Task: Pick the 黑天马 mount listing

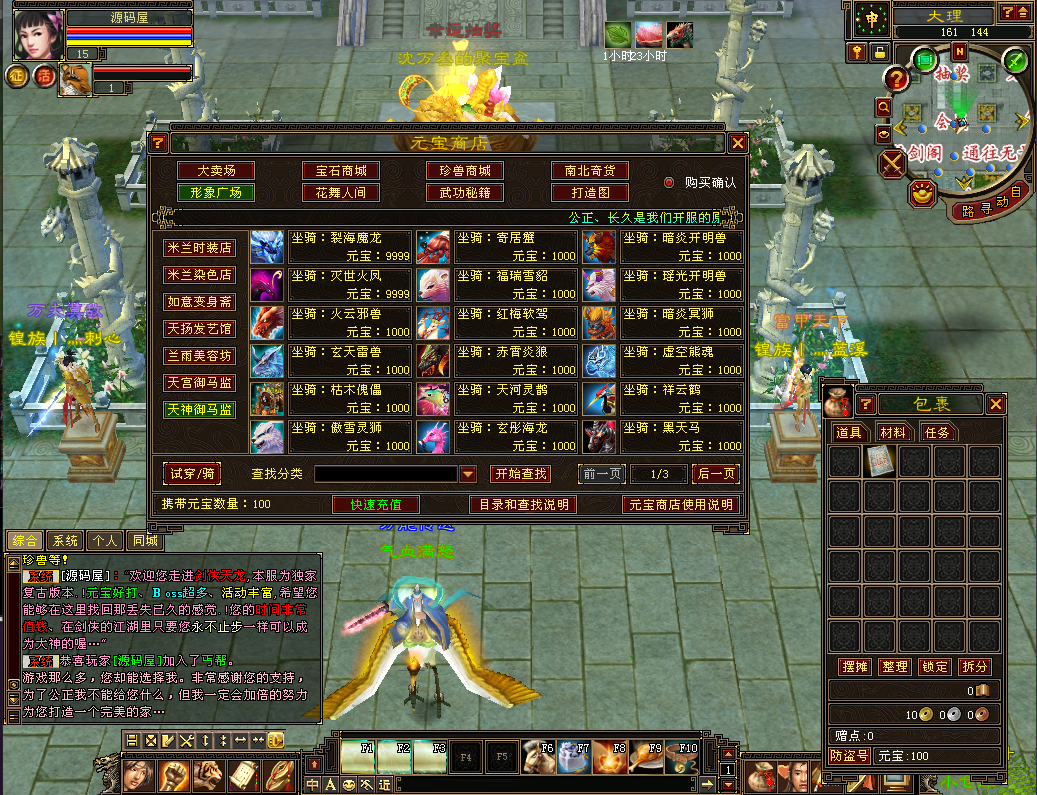Action: point(682,436)
